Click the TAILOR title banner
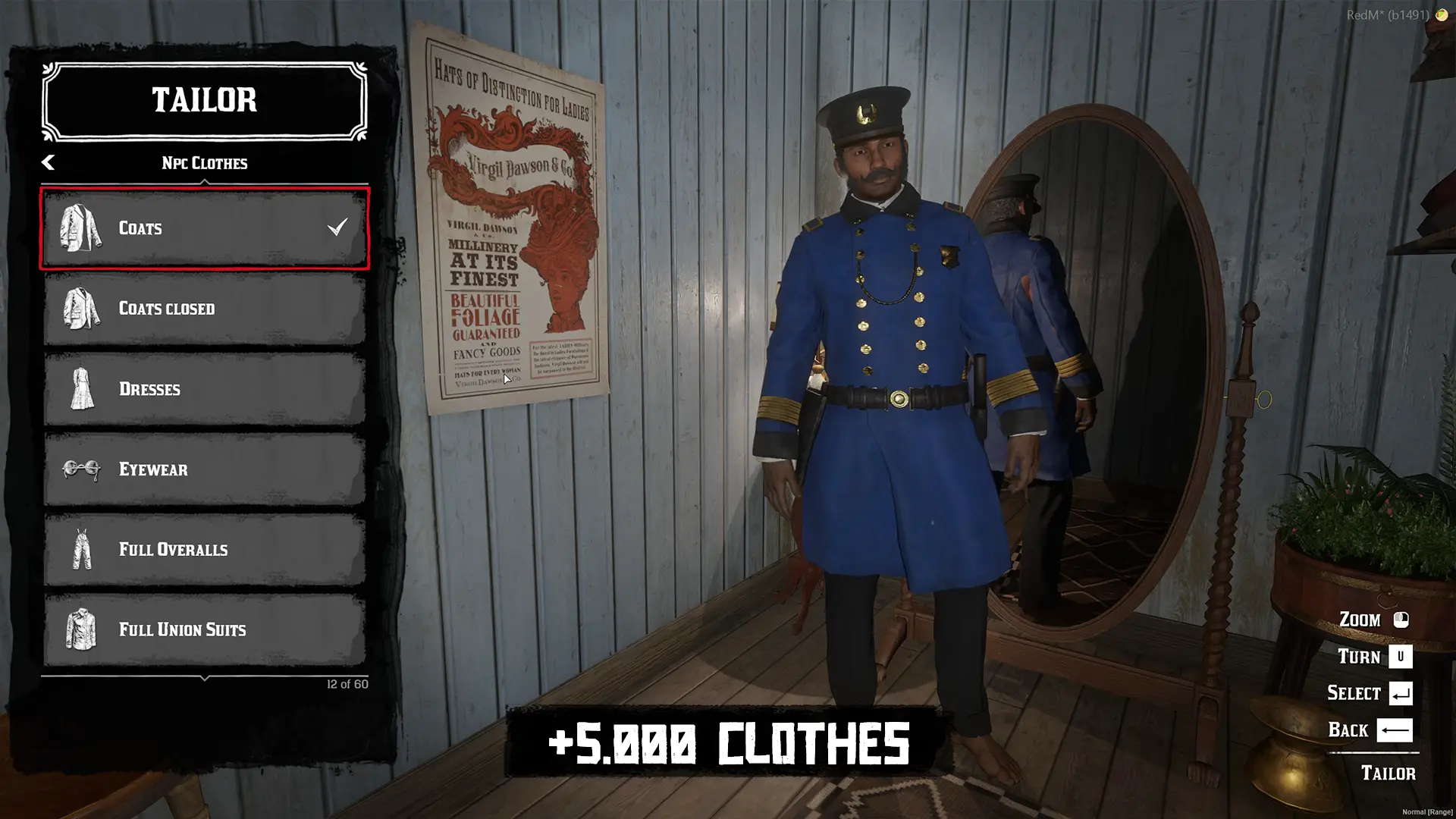This screenshot has height=819, width=1456. (x=203, y=101)
